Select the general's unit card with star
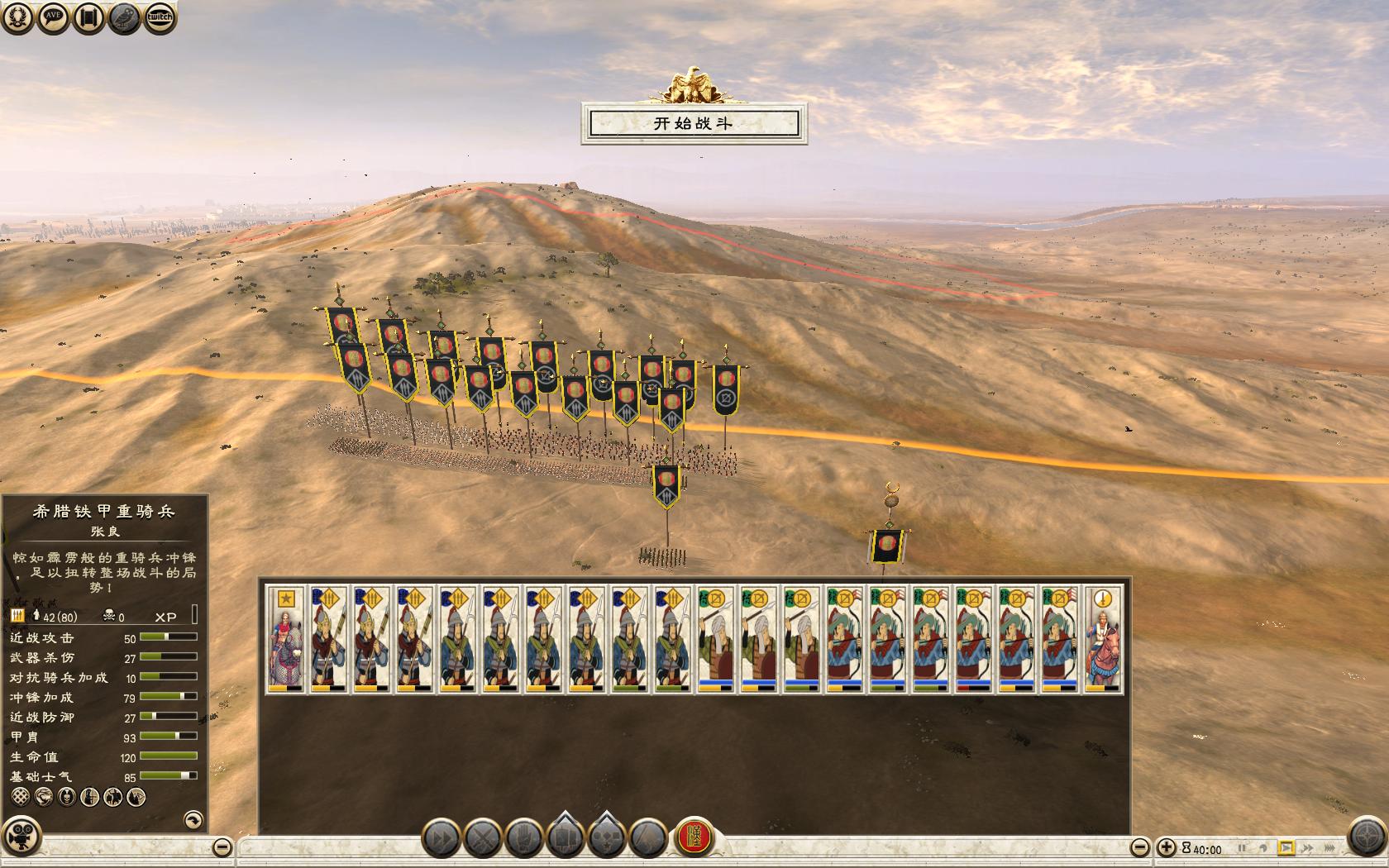This screenshot has height=868, width=1389. pos(286,640)
